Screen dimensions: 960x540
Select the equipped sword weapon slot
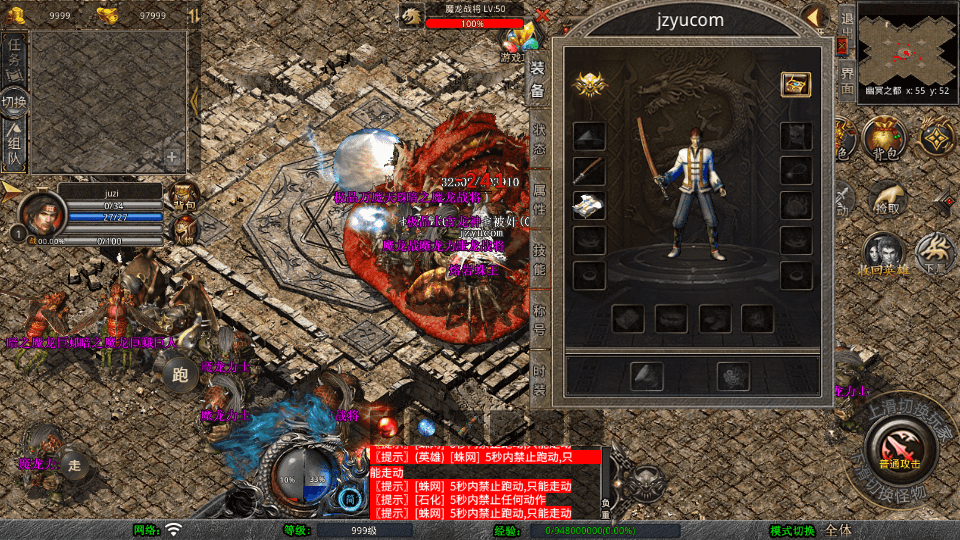pyautogui.click(x=590, y=171)
